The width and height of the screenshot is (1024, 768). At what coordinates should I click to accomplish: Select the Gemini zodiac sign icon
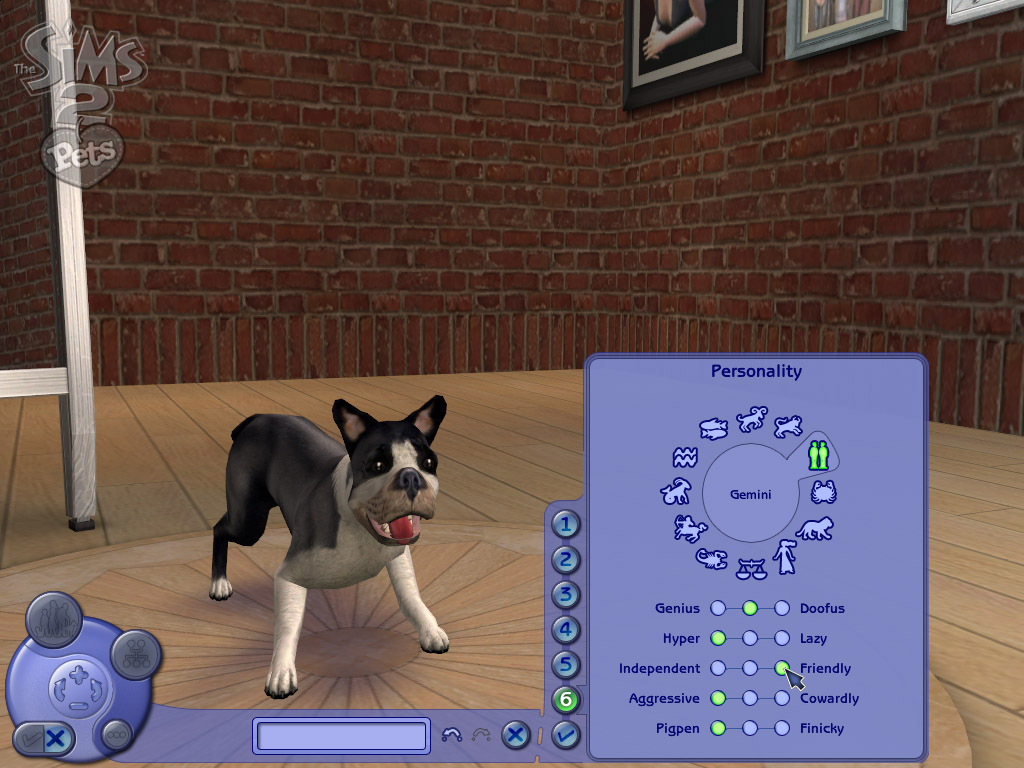point(819,455)
